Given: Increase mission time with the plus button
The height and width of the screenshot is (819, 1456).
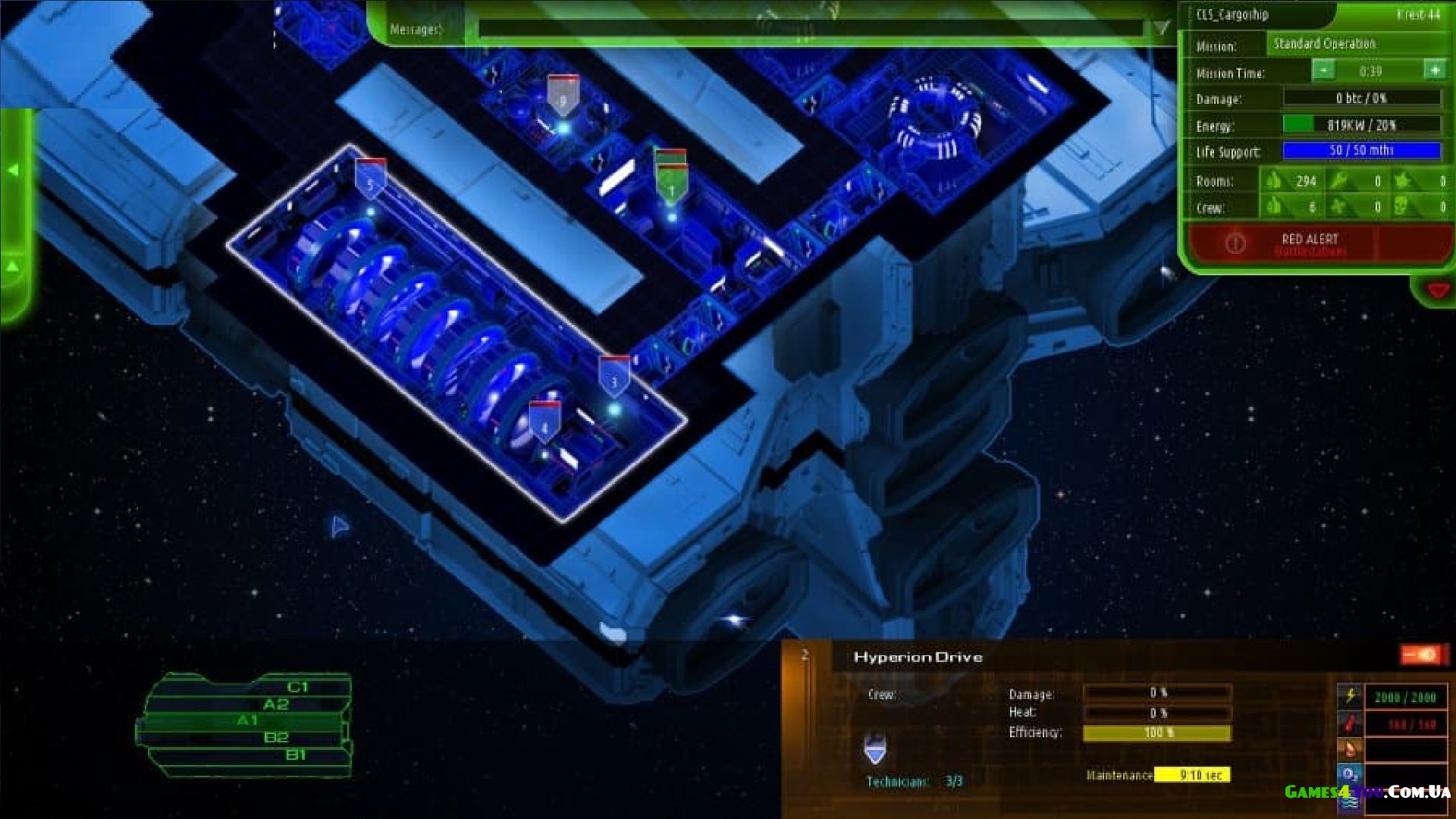Looking at the screenshot, I should [x=1434, y=71].
